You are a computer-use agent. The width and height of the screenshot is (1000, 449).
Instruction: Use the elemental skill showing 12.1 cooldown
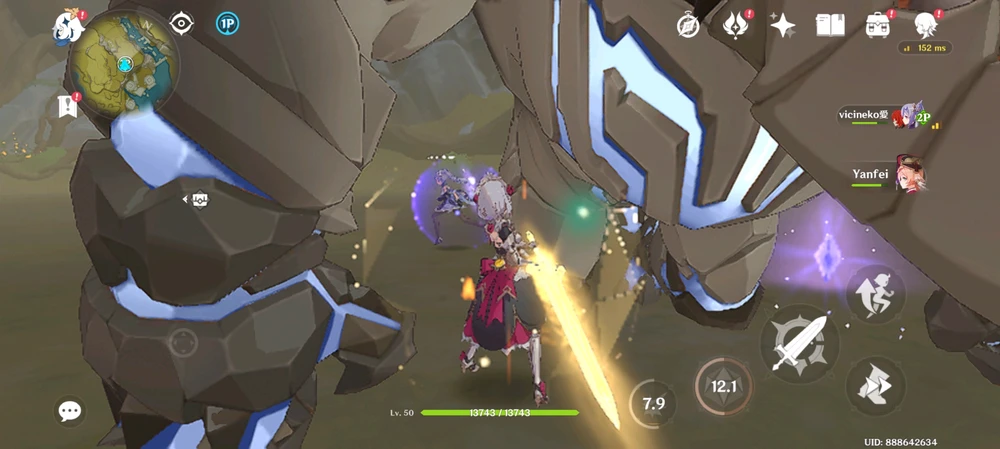722,386
